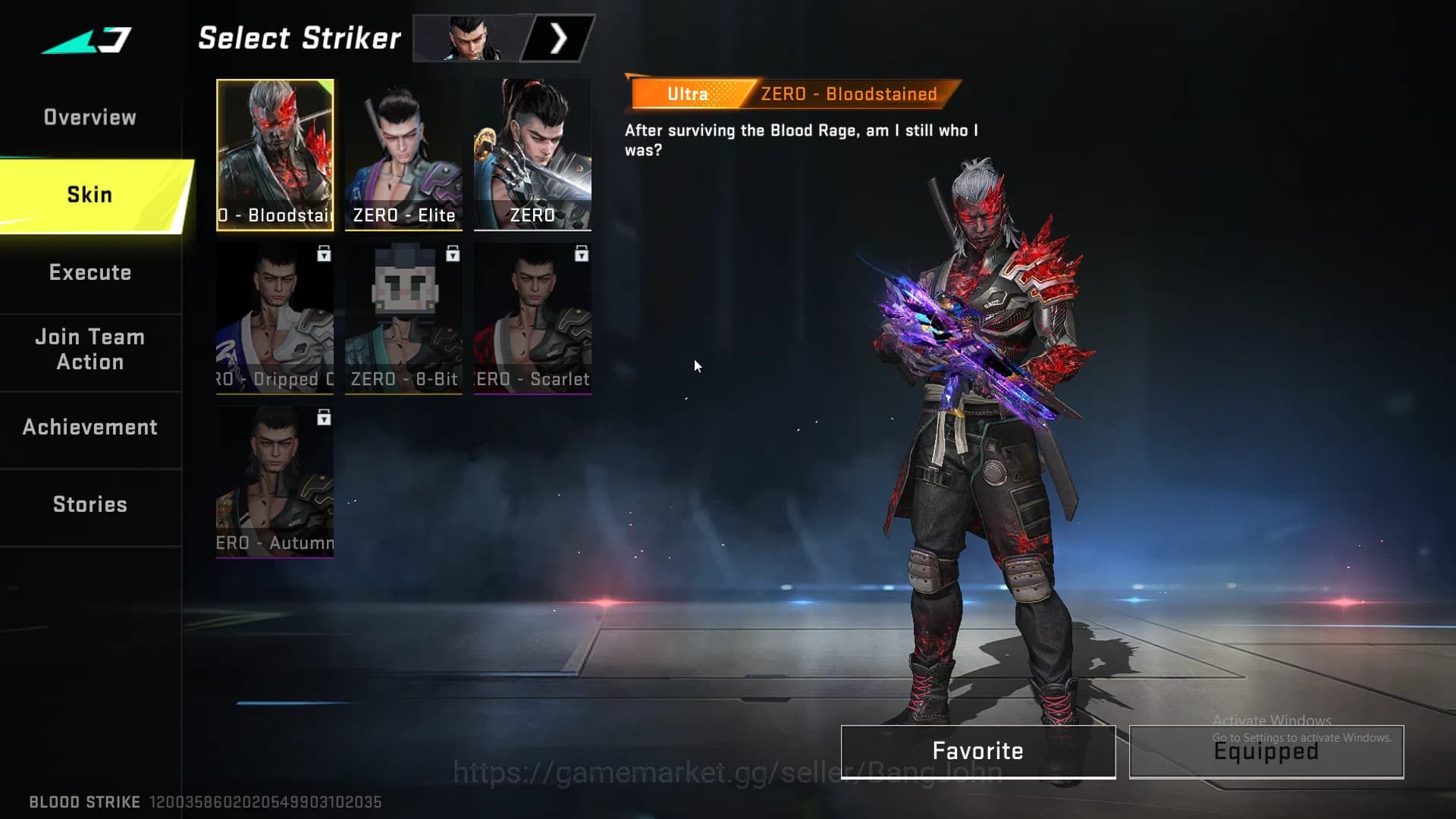This screenshot has width=1456, height=819.
Task: Select the ZERO - Elite skin thumbnail
Action: point(403,152)
